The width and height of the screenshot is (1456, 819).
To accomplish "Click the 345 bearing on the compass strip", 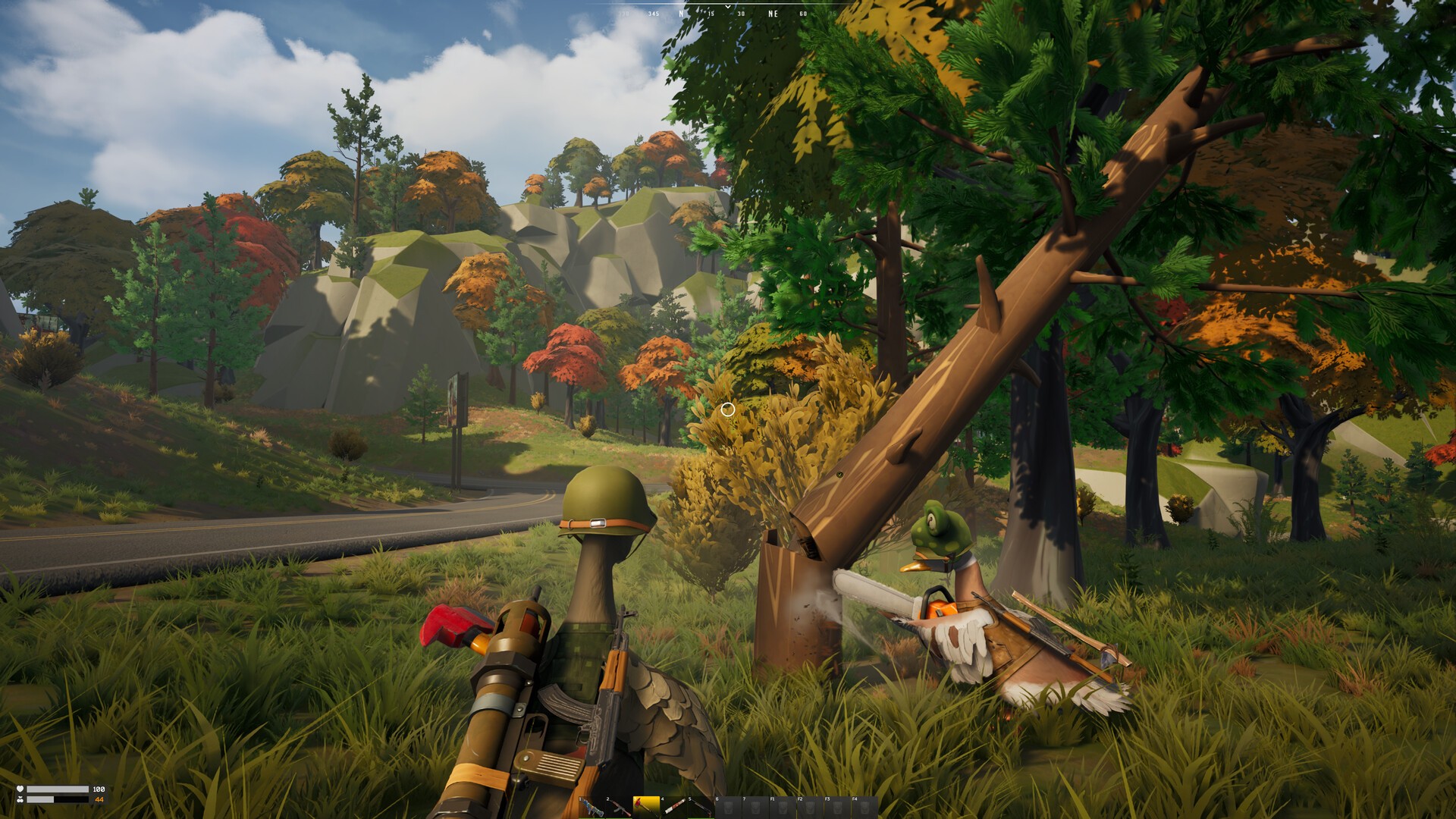I will (654, 13).
